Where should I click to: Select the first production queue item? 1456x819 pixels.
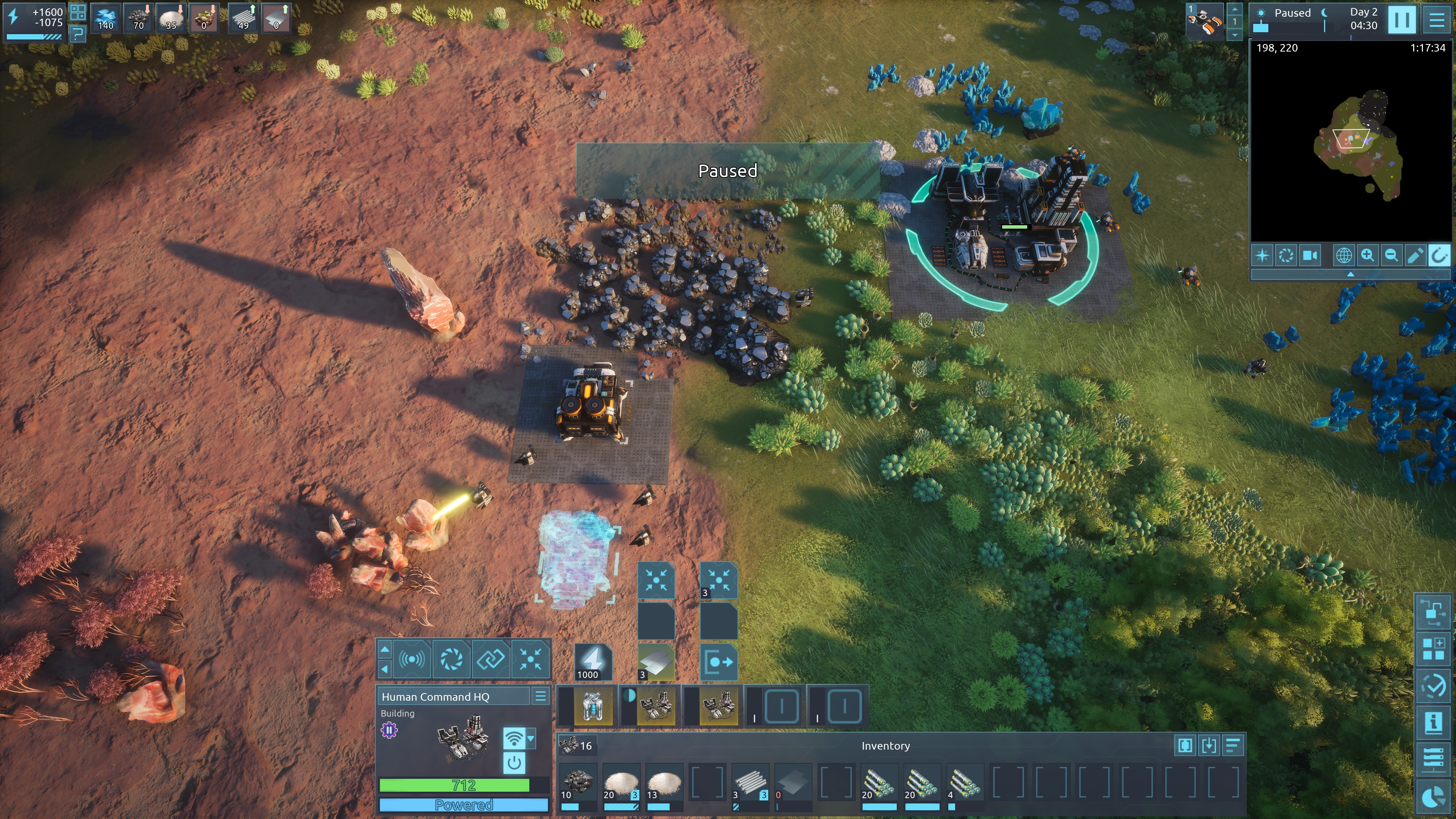coord(592,706)
